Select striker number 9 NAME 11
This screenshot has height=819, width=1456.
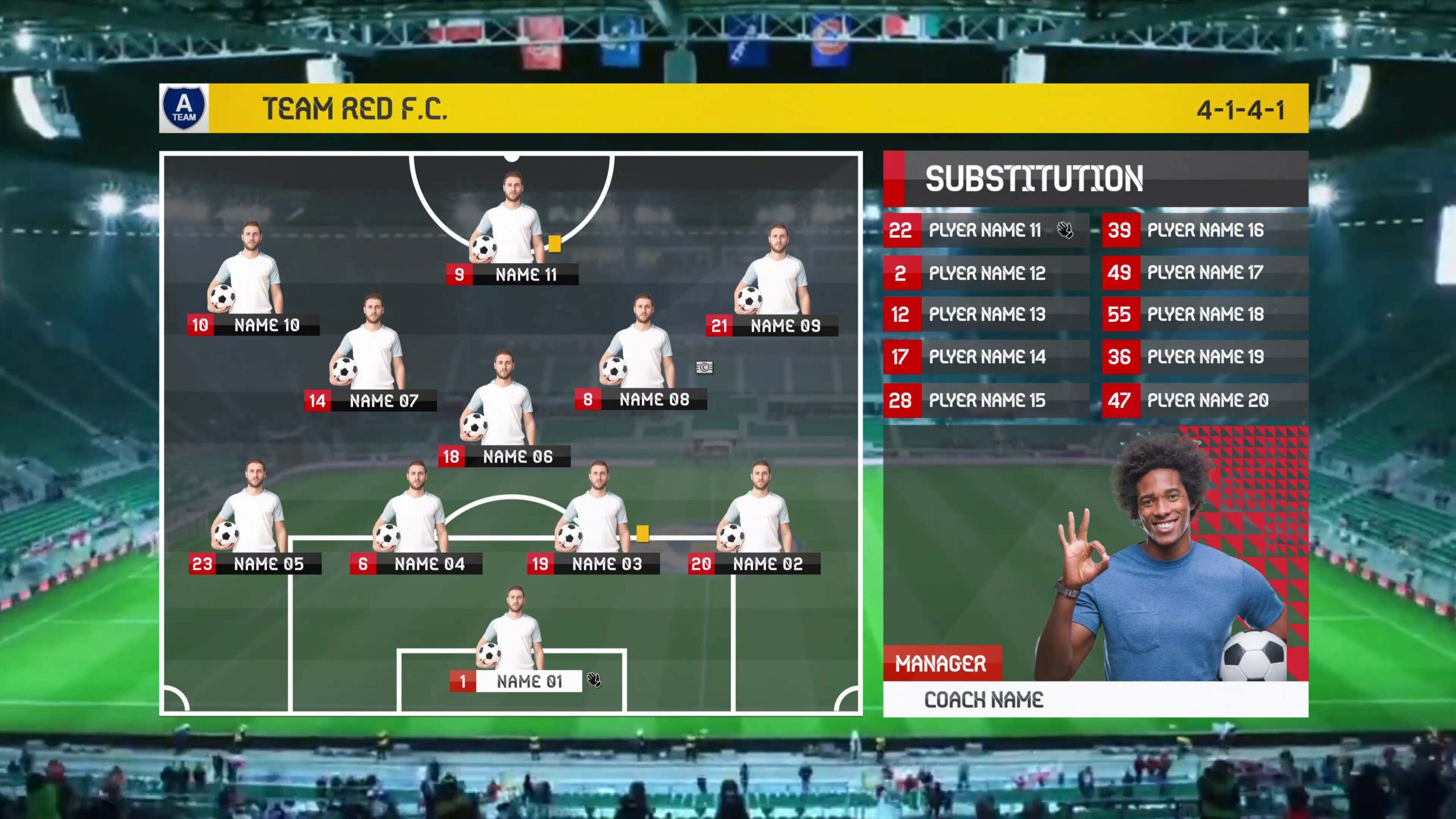pos(512,275)
